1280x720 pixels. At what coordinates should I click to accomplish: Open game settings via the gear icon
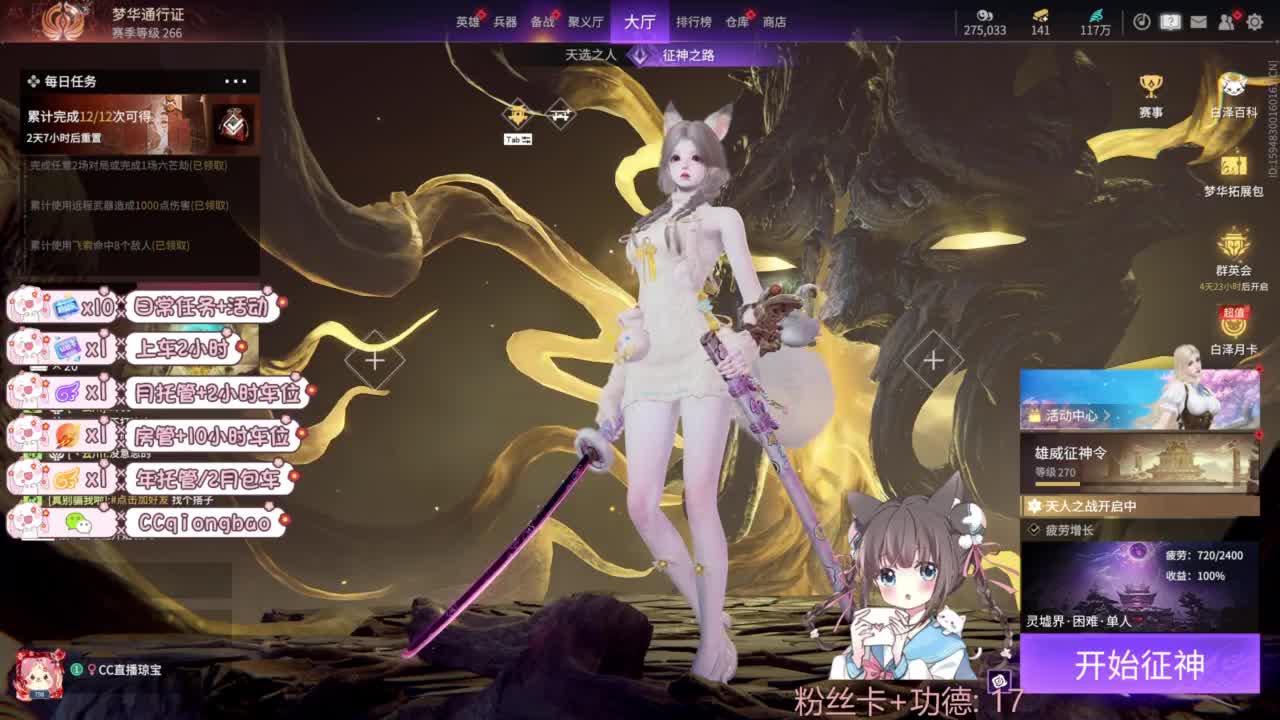[1256, 22]
